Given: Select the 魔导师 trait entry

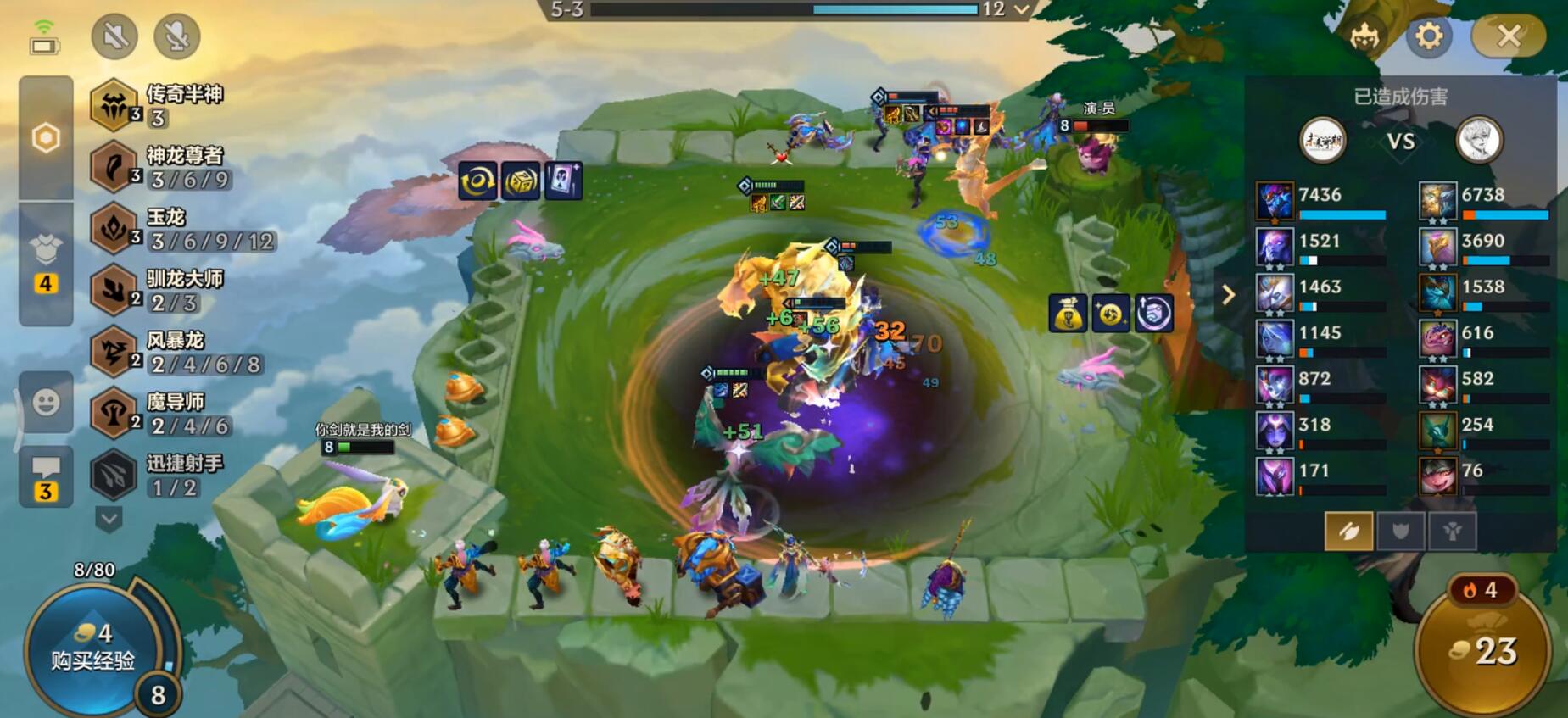Looking at the screenshot, I should [x=163, y=414].
